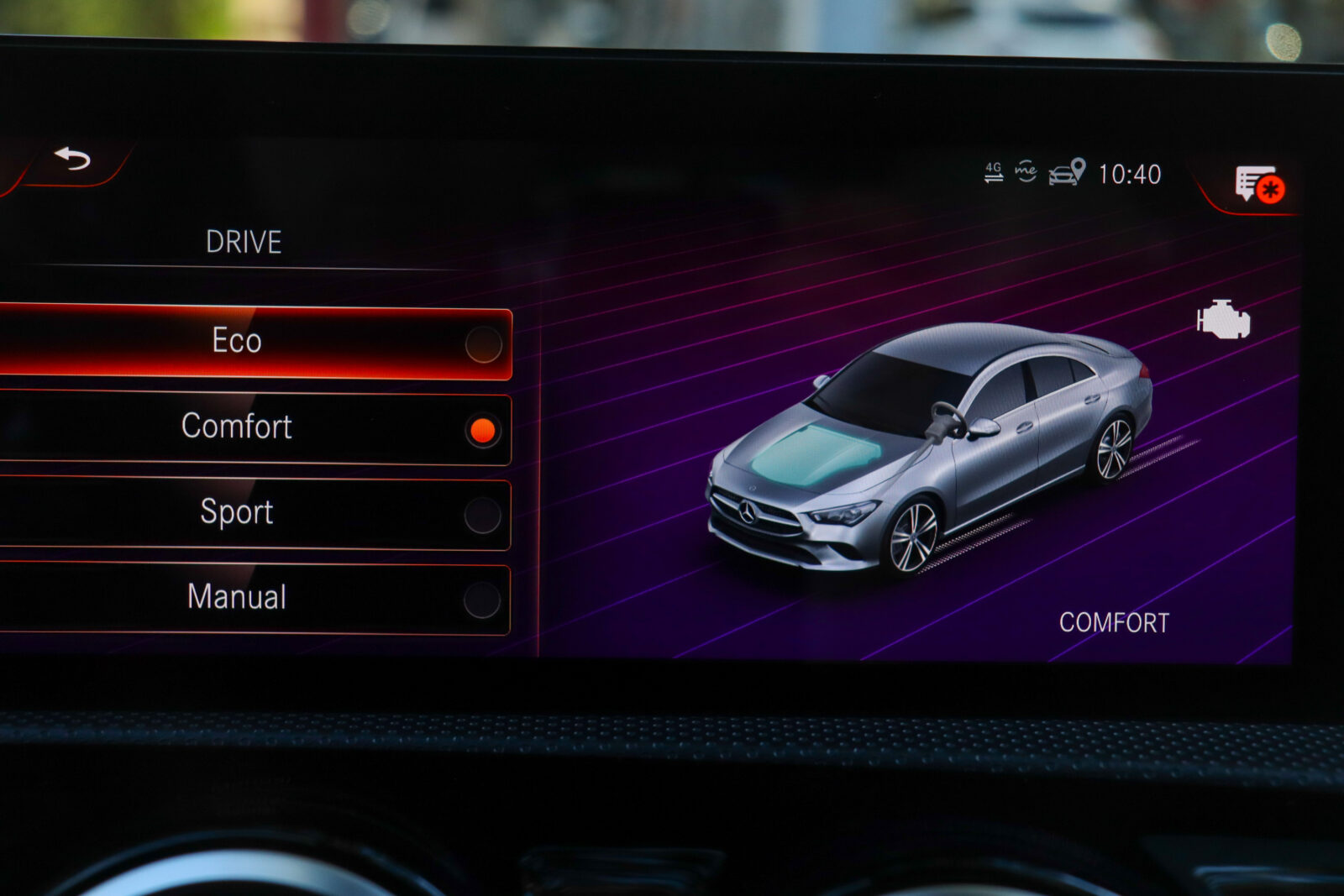Image resolution: width=1344 pixels, height=896 pixels.
Task: Open the notifications message icon
Action: click(x=1257, y=184)
